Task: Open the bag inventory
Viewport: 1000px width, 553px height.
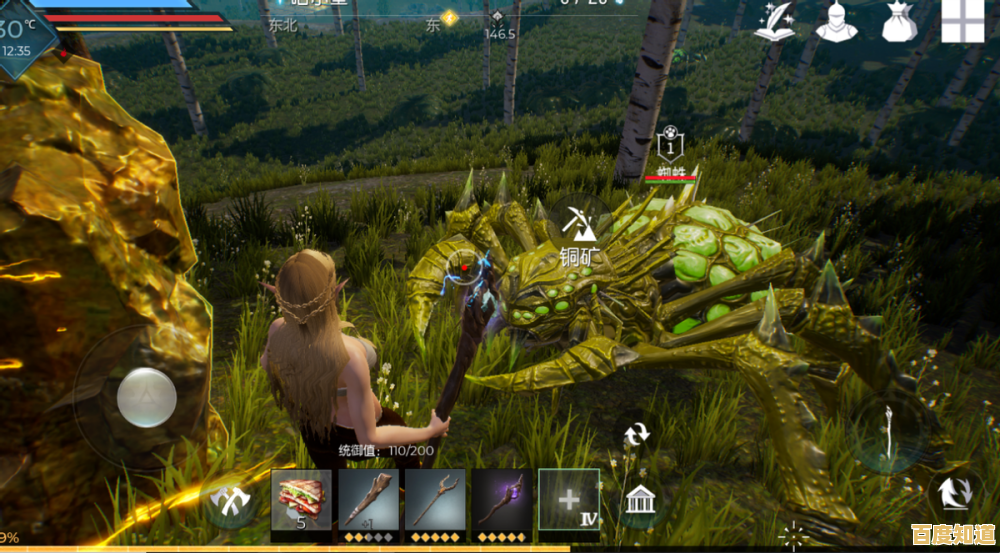Action: tap(899, 21)
